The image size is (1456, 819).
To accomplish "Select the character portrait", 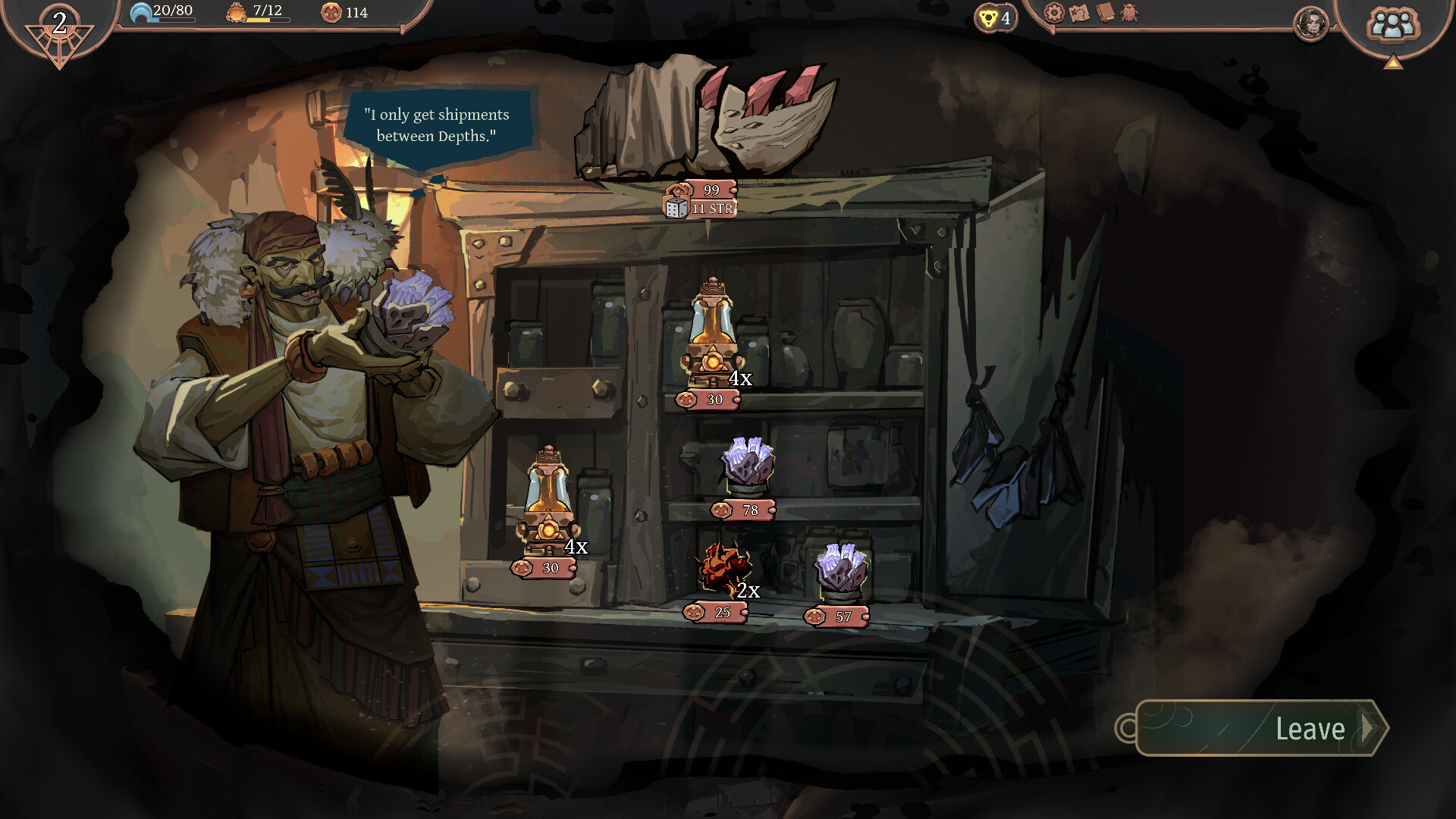I will click(x=1311, y=24).
